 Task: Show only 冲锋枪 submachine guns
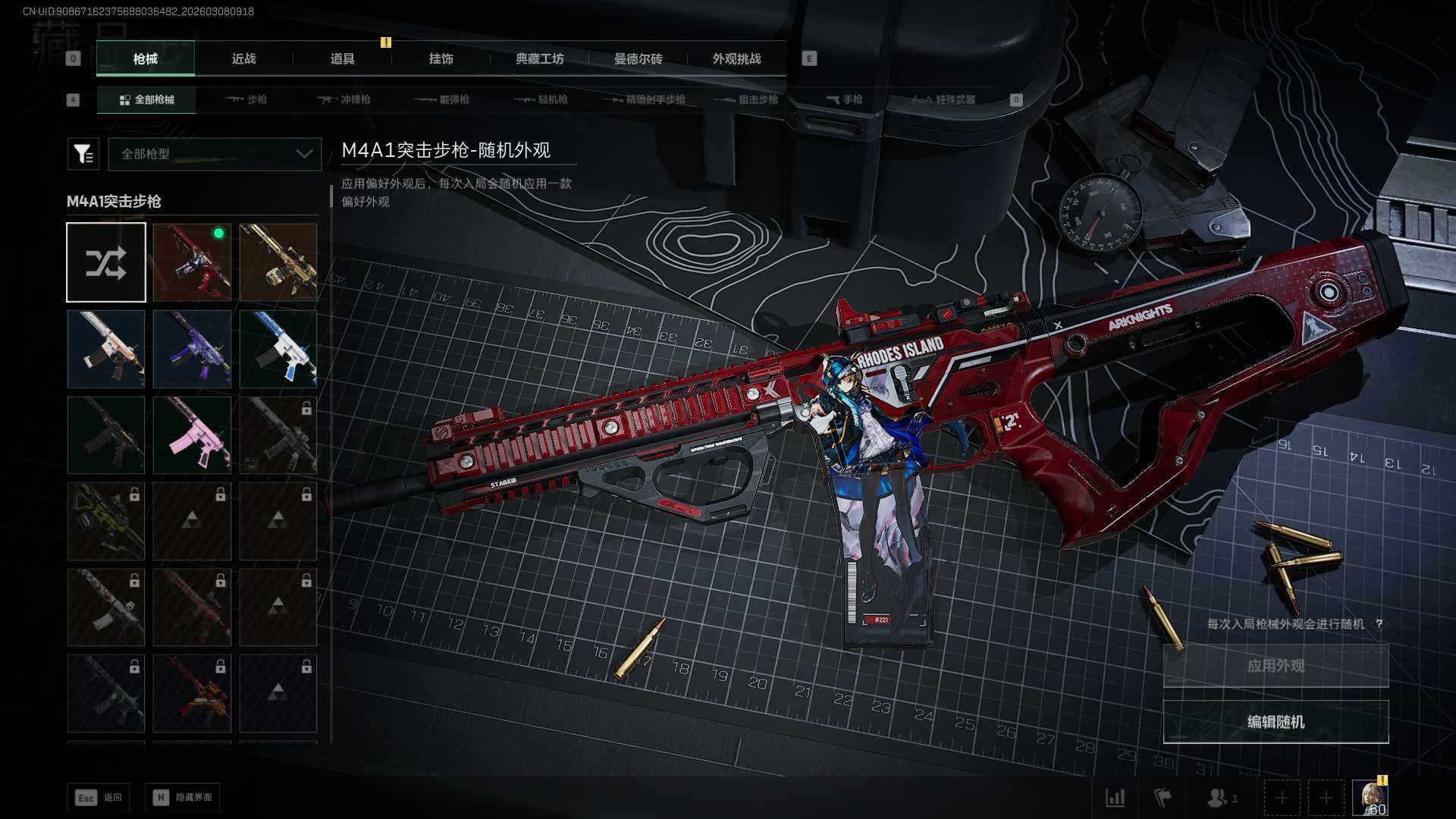[344, 99]
